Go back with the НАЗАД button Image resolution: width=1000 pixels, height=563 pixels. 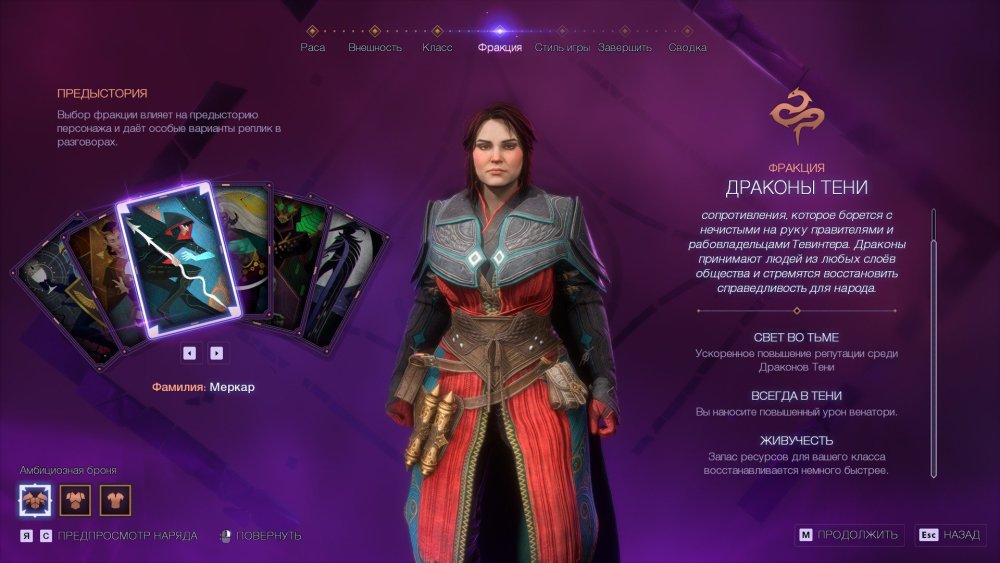click(950, 535)
